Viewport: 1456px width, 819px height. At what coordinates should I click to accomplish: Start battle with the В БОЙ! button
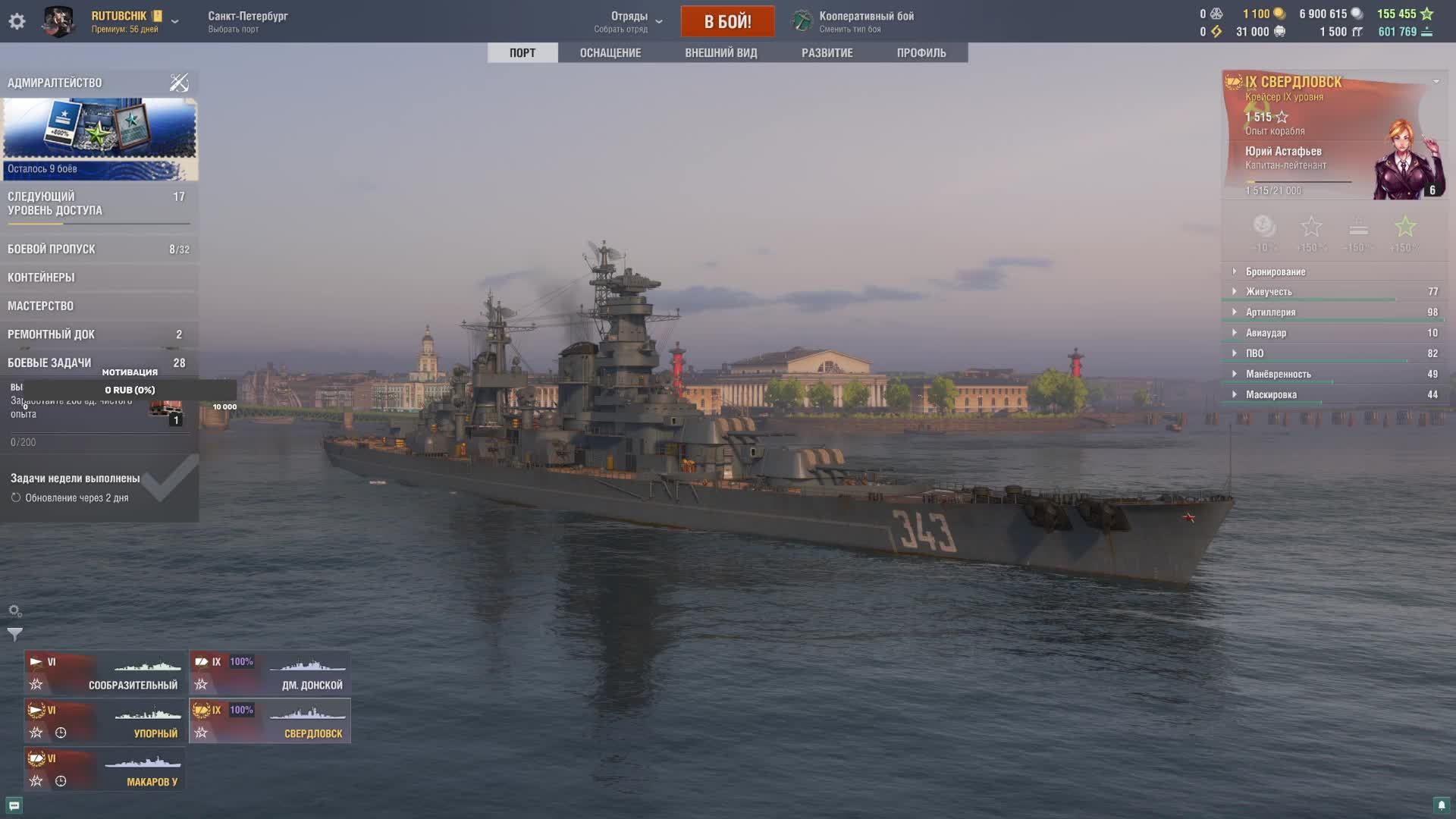pos(727,21)
